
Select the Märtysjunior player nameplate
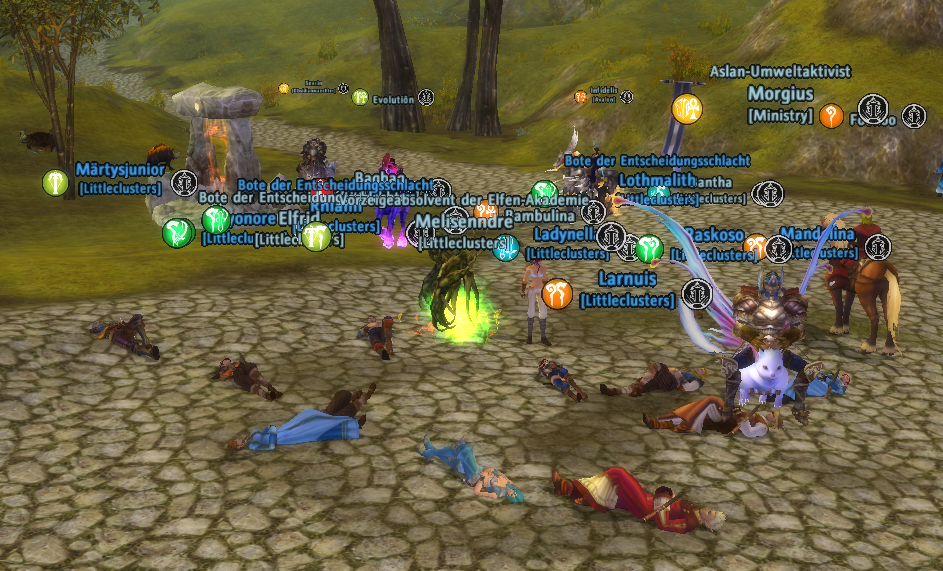pyautogui.click(x=120, y=170)
